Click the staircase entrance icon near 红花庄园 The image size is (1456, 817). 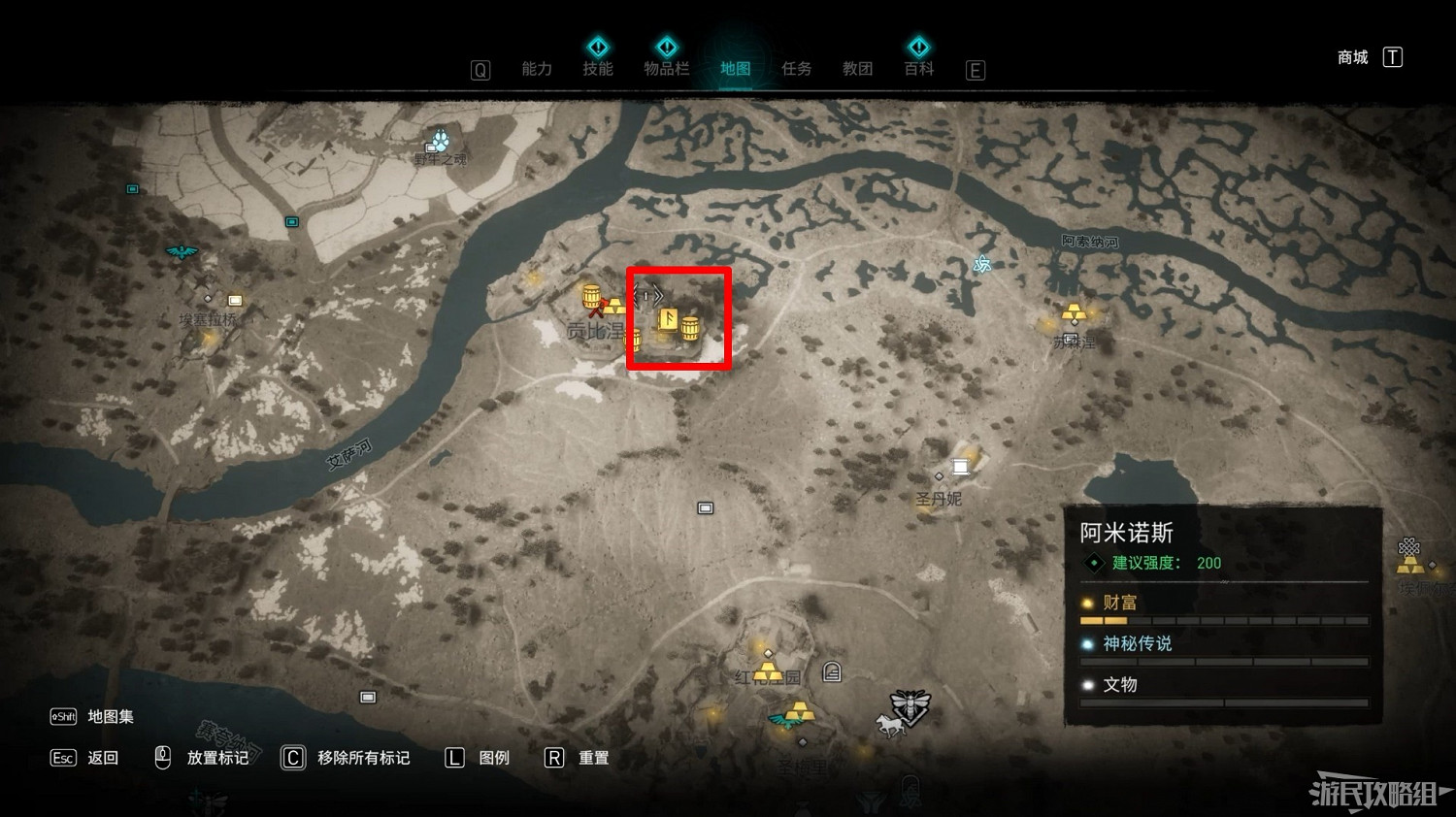[x=831, y=672]
